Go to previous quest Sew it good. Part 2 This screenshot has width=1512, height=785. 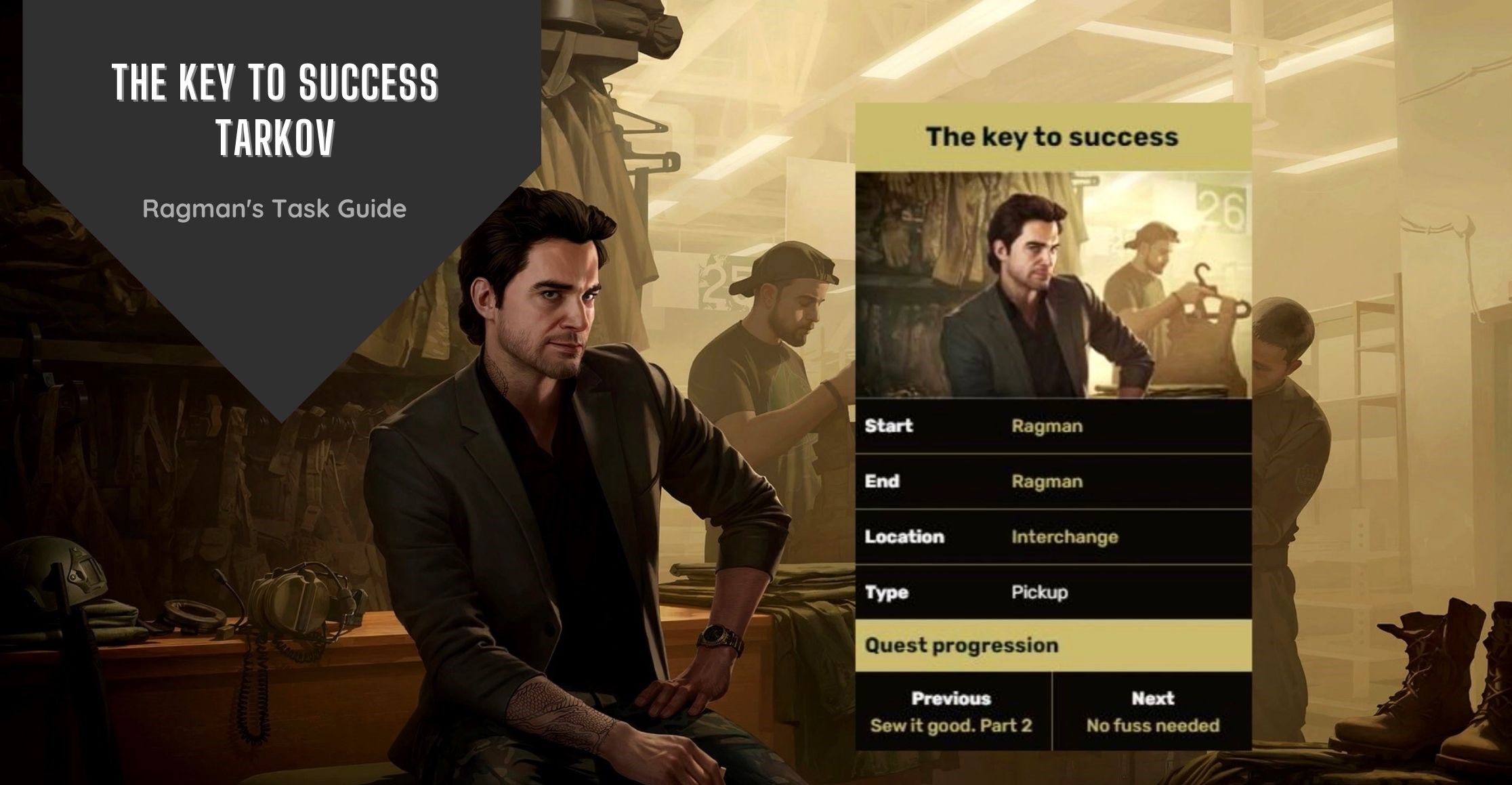tap(950, 726)
